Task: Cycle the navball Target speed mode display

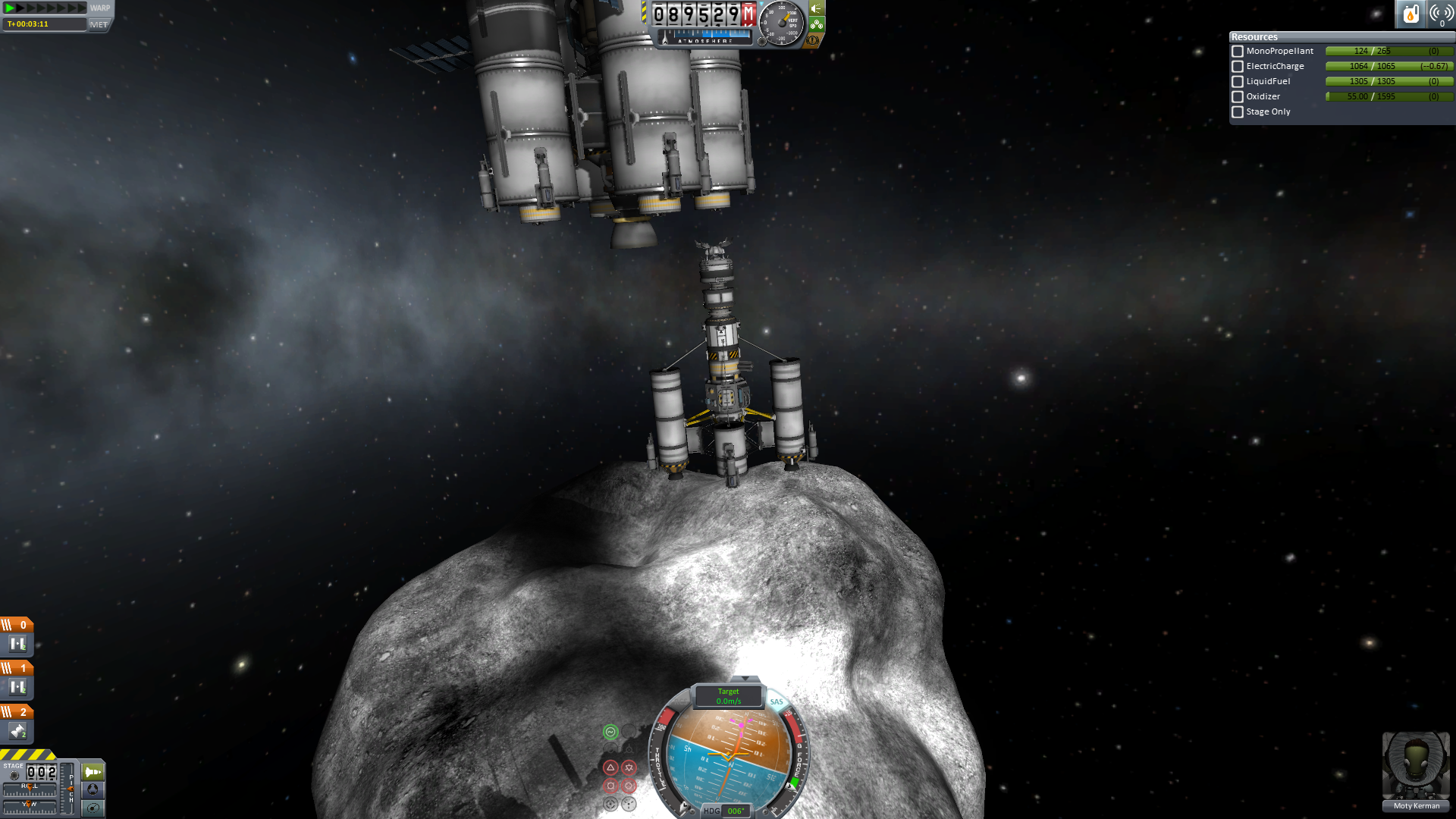Action: click(728, 696)
